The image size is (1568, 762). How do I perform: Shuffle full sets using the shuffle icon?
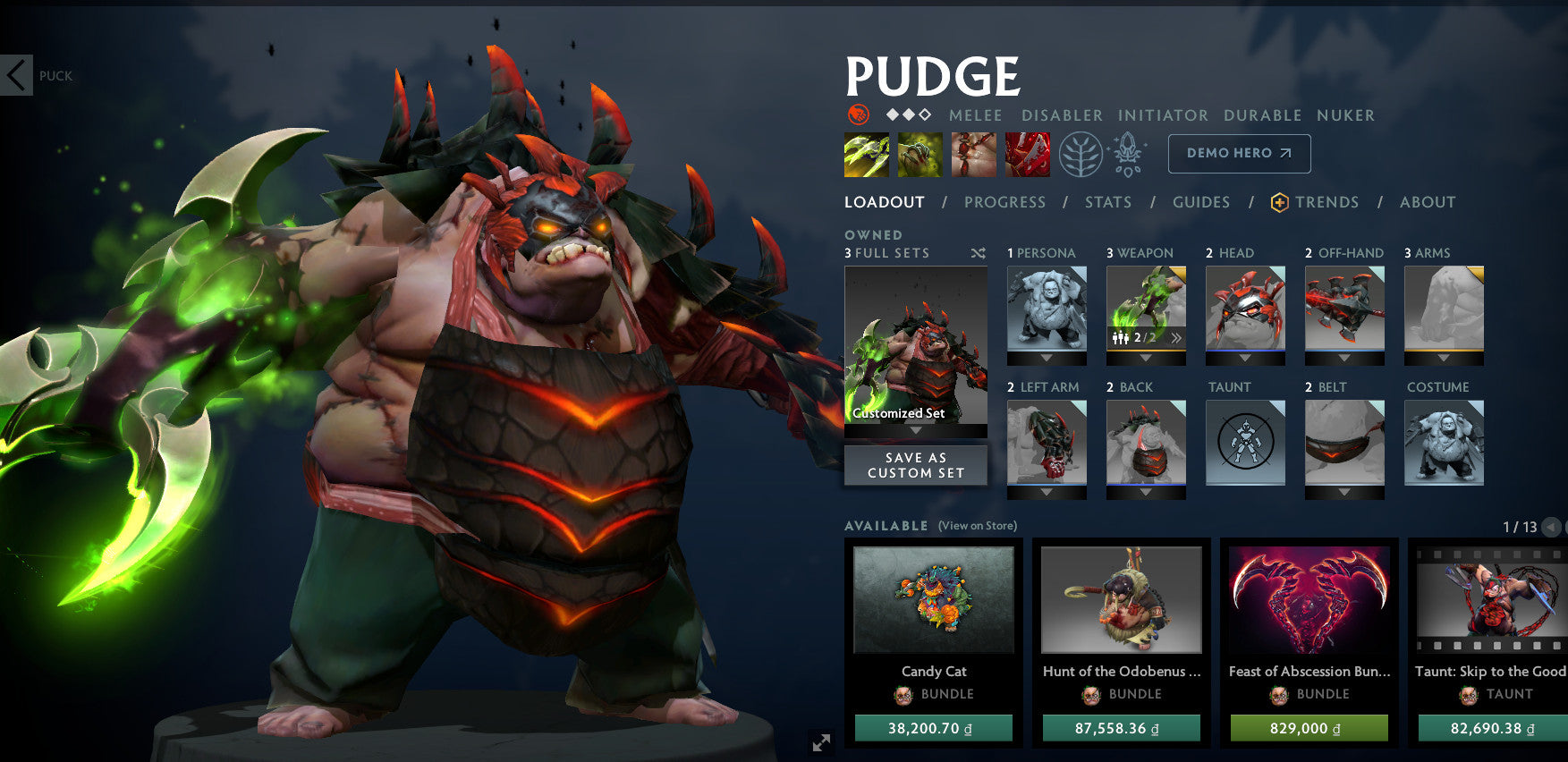(x=978, y=253)
